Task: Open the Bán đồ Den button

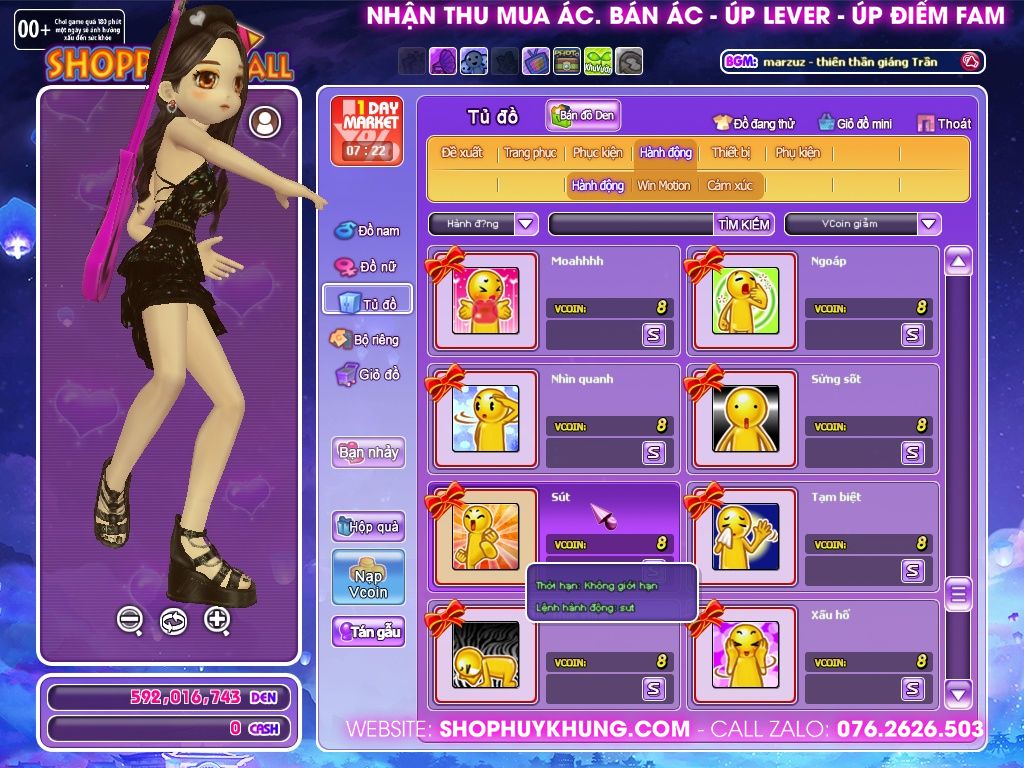Action: click(584, 115)
